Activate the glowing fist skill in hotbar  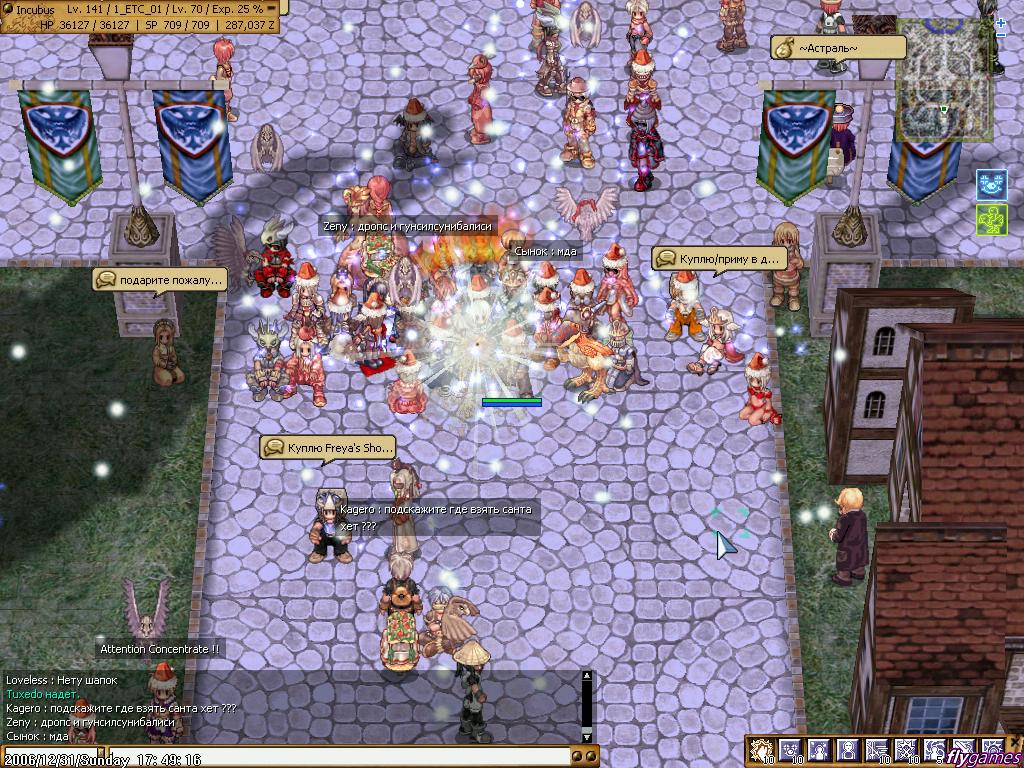[x=762, y=751]
